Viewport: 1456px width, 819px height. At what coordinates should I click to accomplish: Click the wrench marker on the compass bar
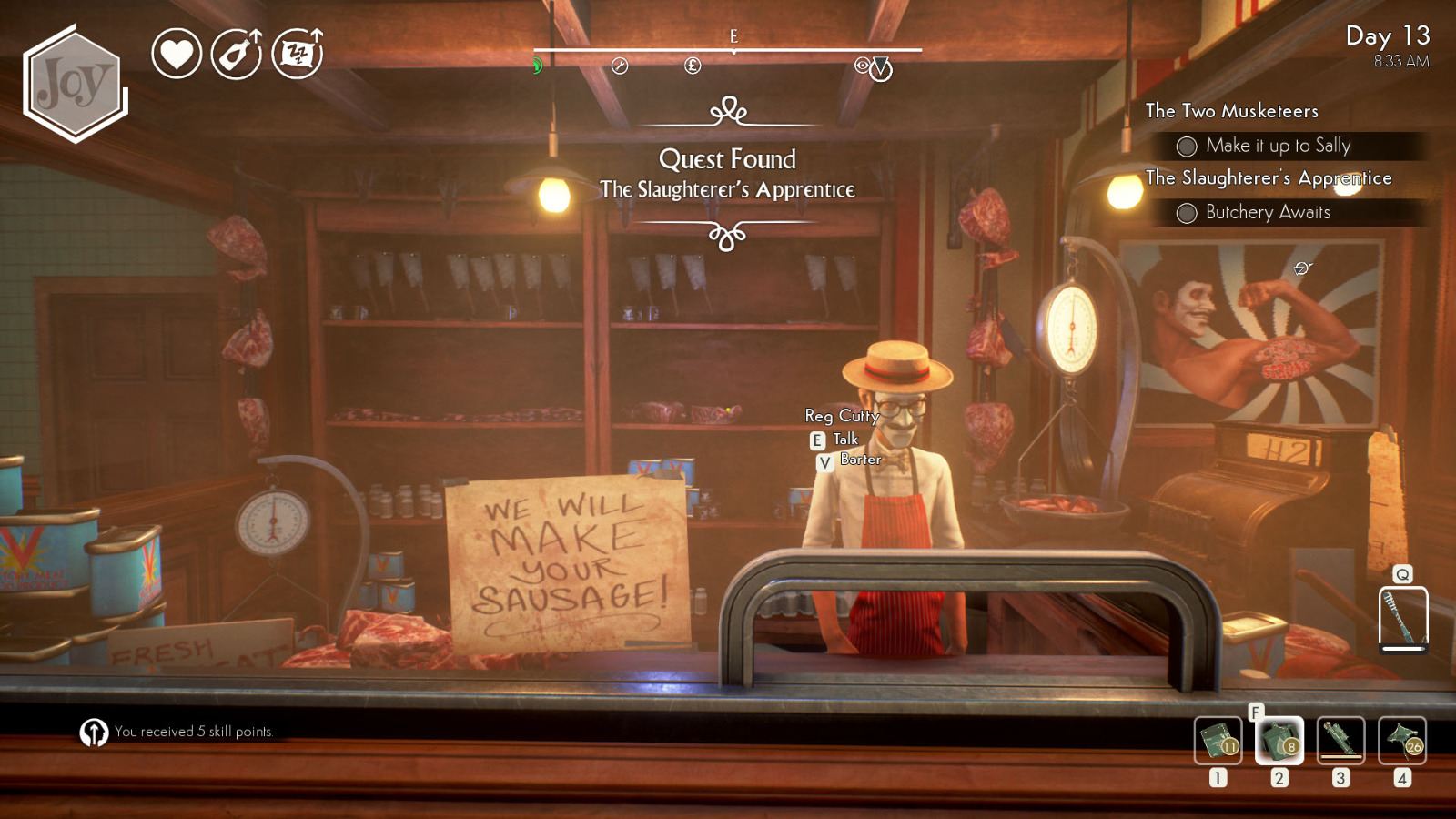point(622,66)
